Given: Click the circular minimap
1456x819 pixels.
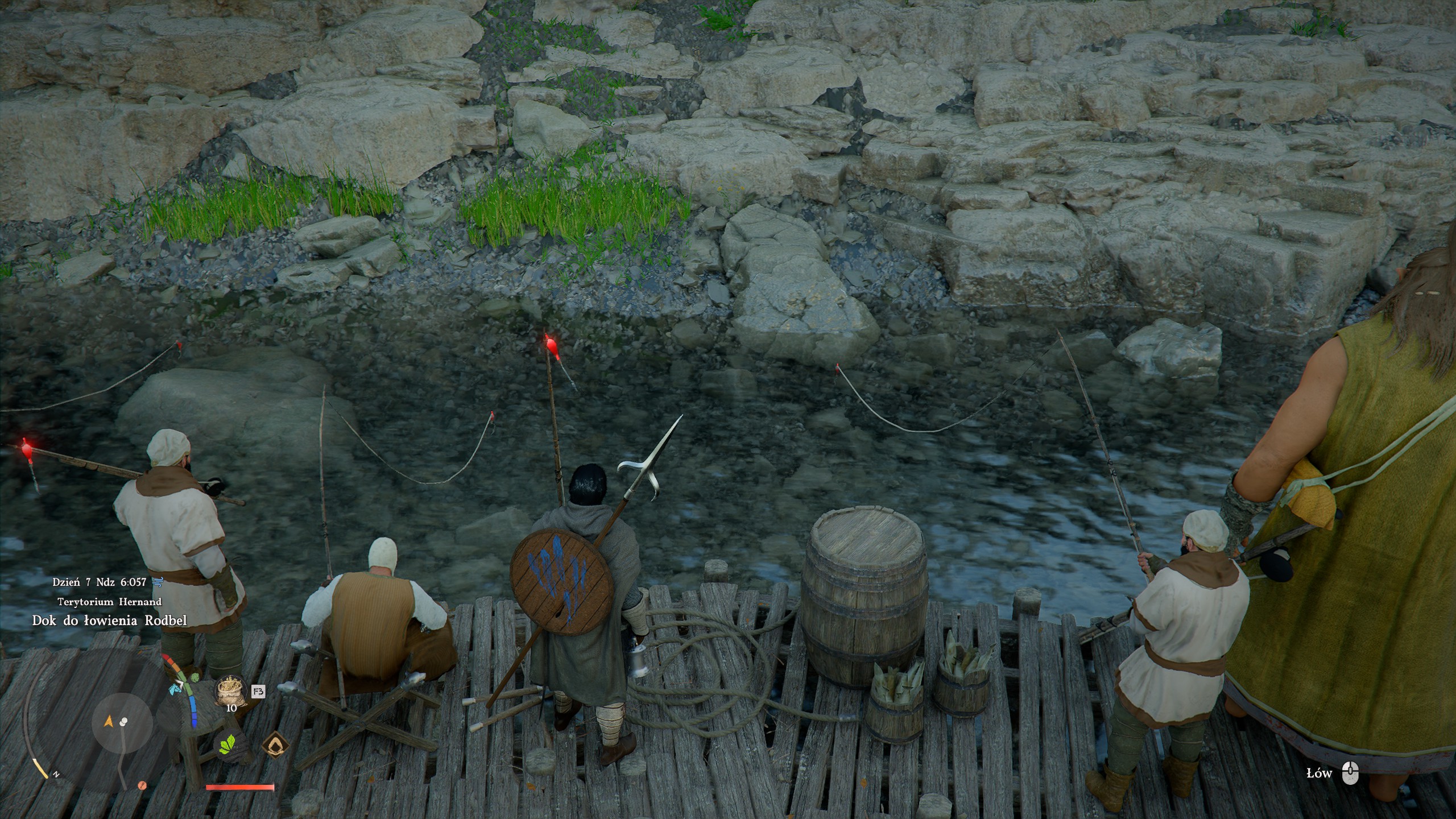Looking at the screenshot, I should click(122, 723).
